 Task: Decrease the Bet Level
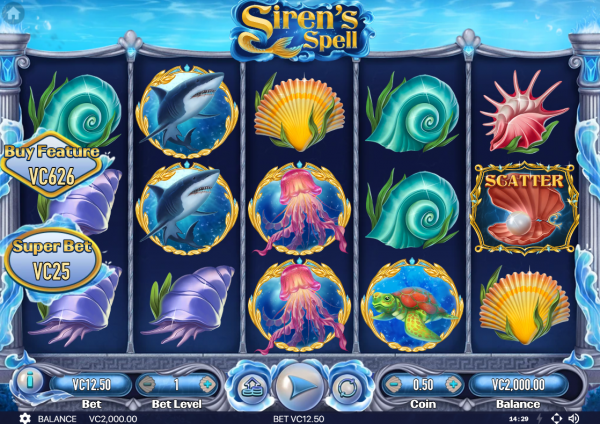146,383
